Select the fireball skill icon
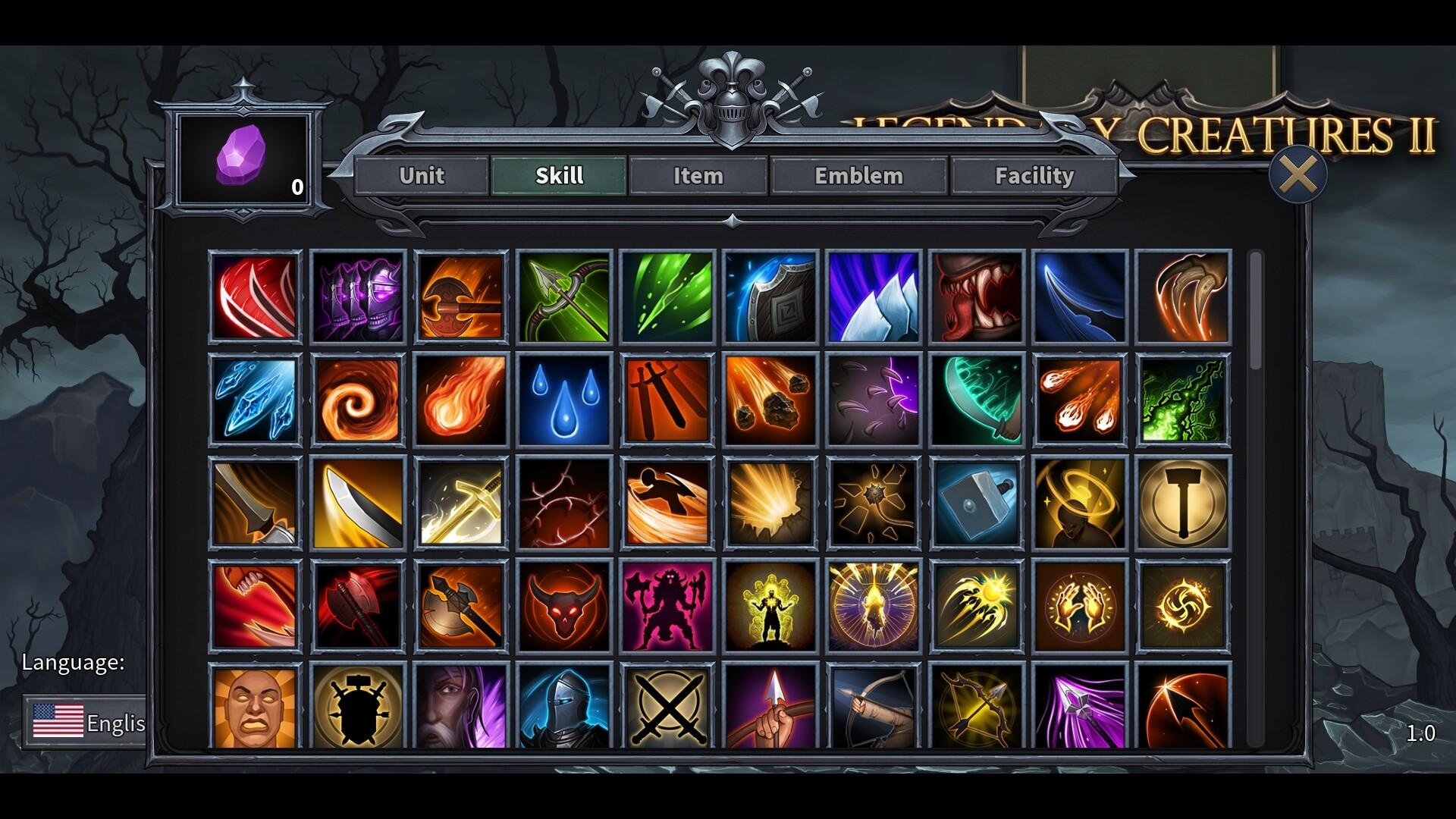1456x819 pixels. (461, 398)
